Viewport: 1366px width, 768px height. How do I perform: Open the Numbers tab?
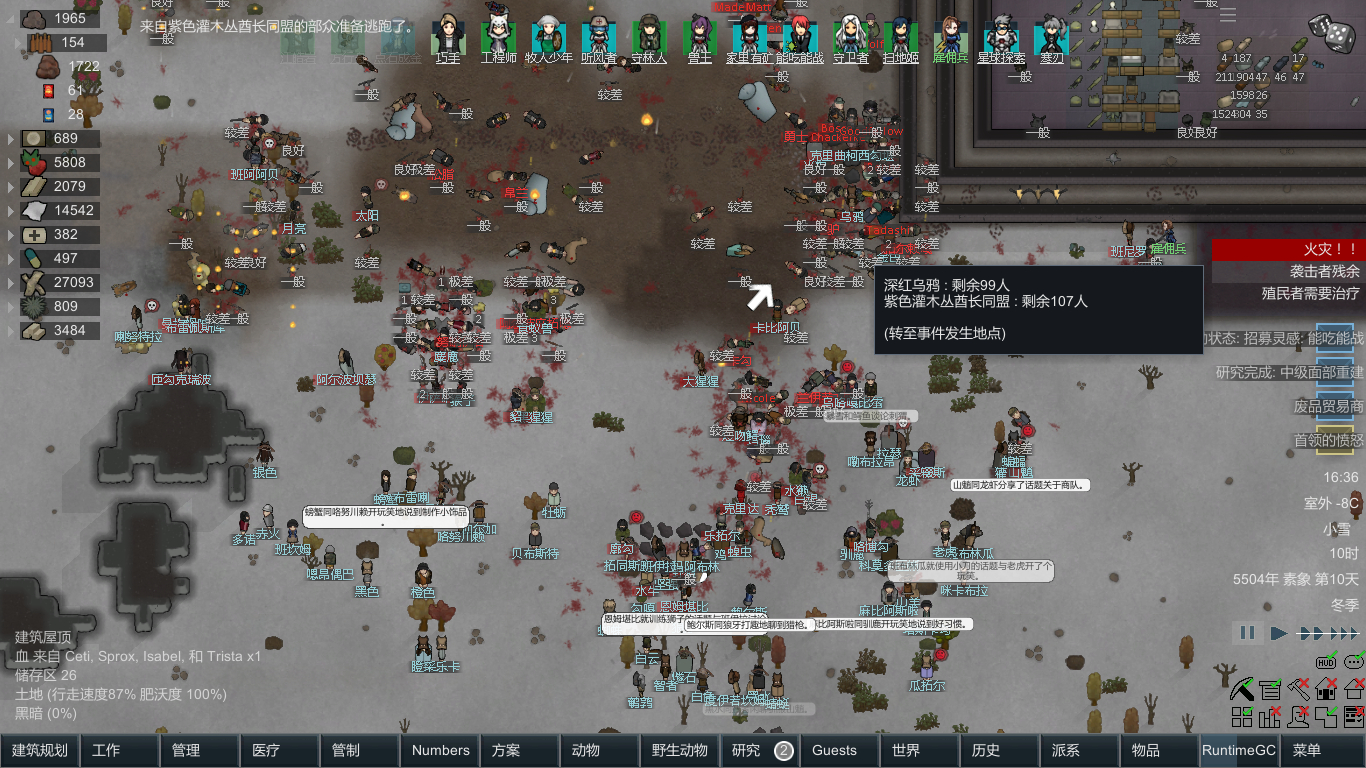[x=440, y=750]
